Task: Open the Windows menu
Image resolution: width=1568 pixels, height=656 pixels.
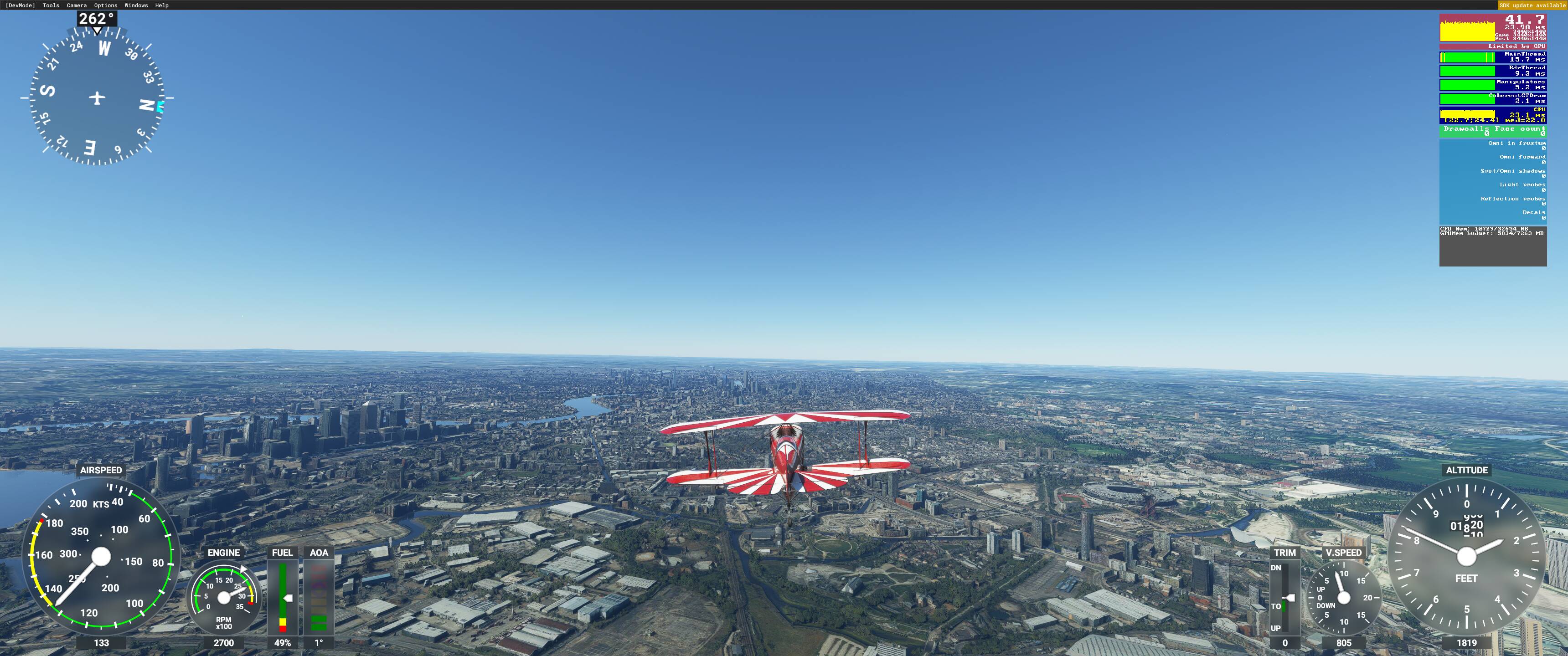Action: click(x=136, y=5)
